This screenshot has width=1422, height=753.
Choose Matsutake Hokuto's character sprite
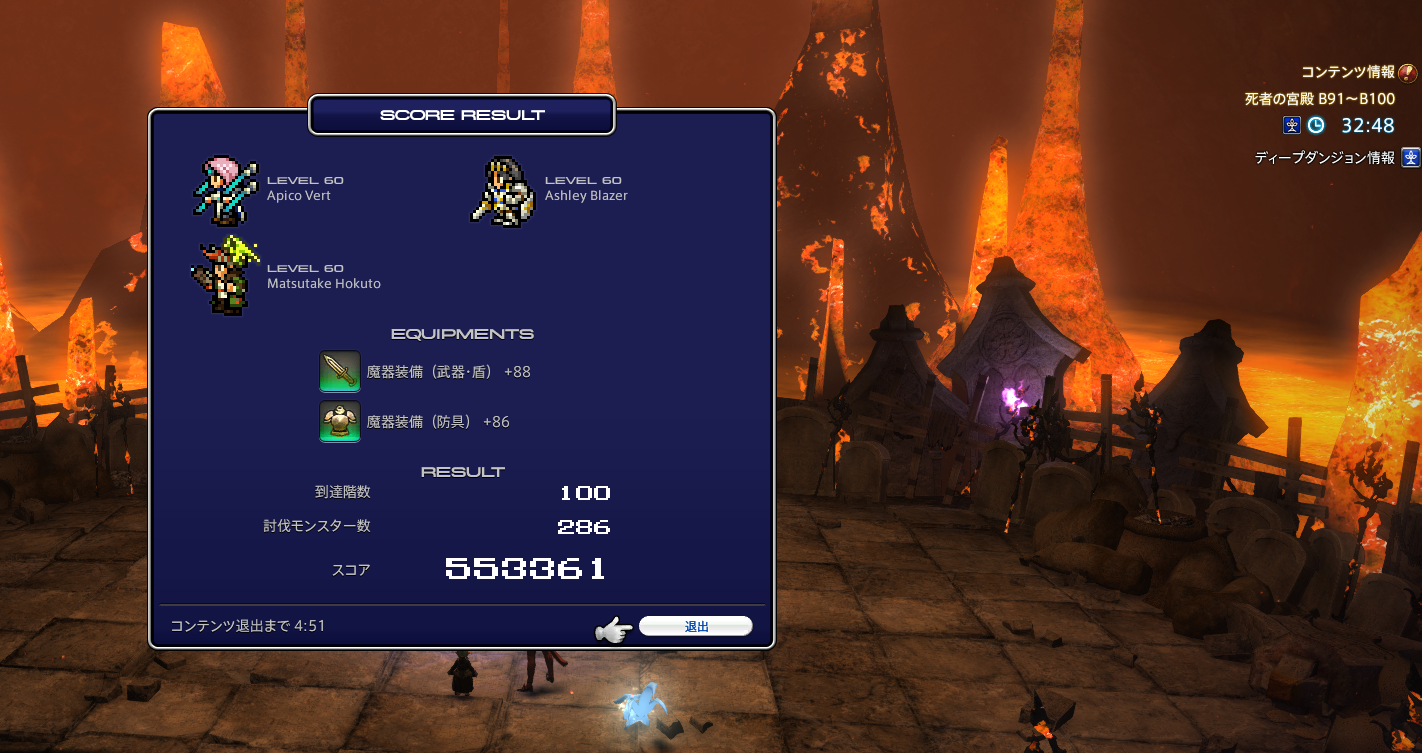click(225, 276)
